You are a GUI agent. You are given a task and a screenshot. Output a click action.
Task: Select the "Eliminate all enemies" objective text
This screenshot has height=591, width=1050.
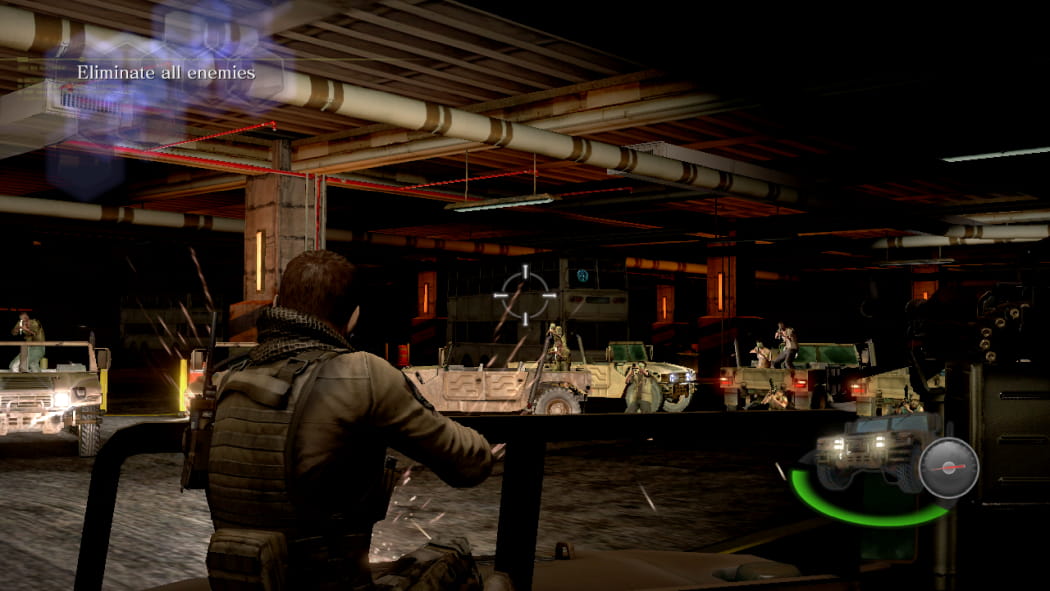[166, 72]
